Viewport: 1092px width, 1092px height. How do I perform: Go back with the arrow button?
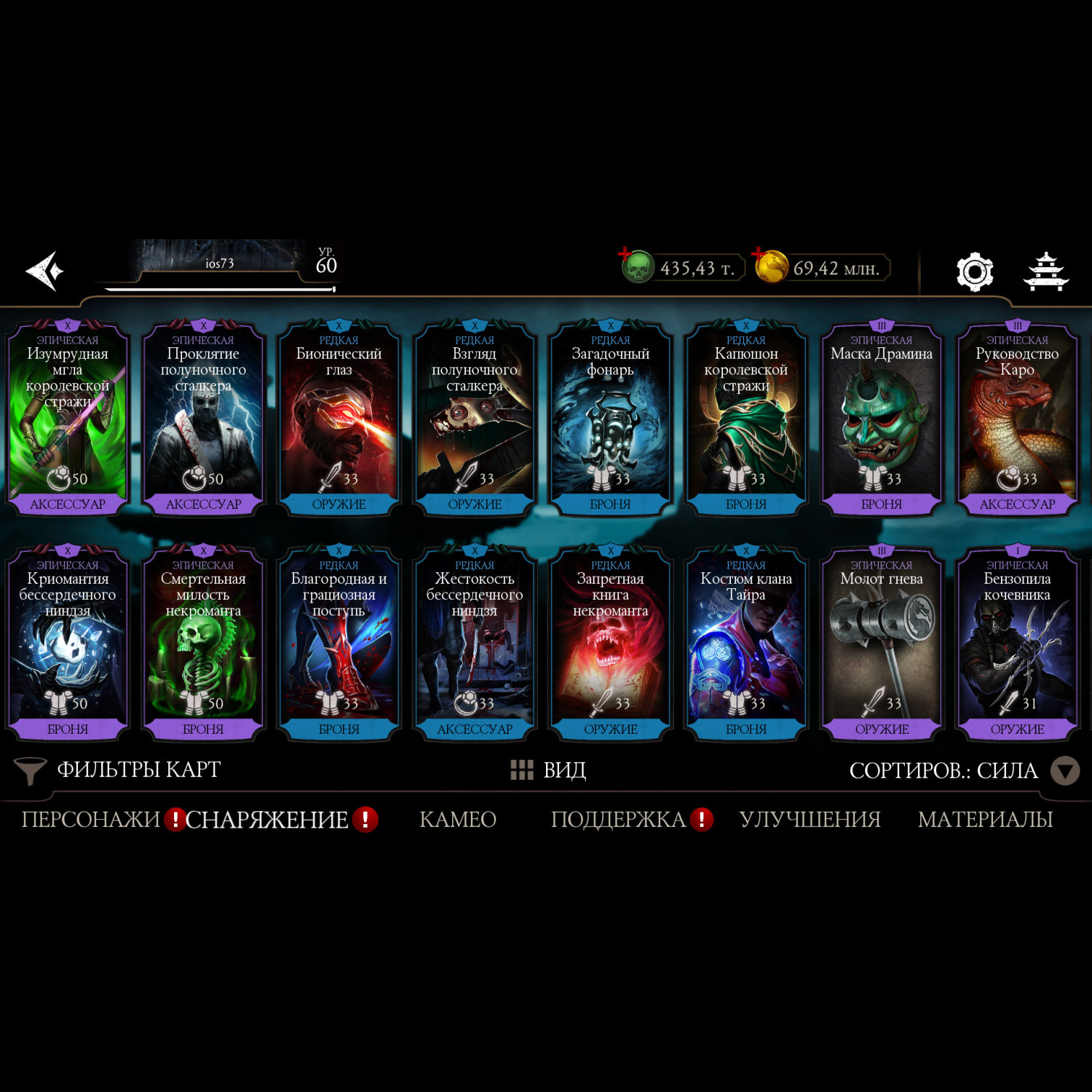coord(45,271)
